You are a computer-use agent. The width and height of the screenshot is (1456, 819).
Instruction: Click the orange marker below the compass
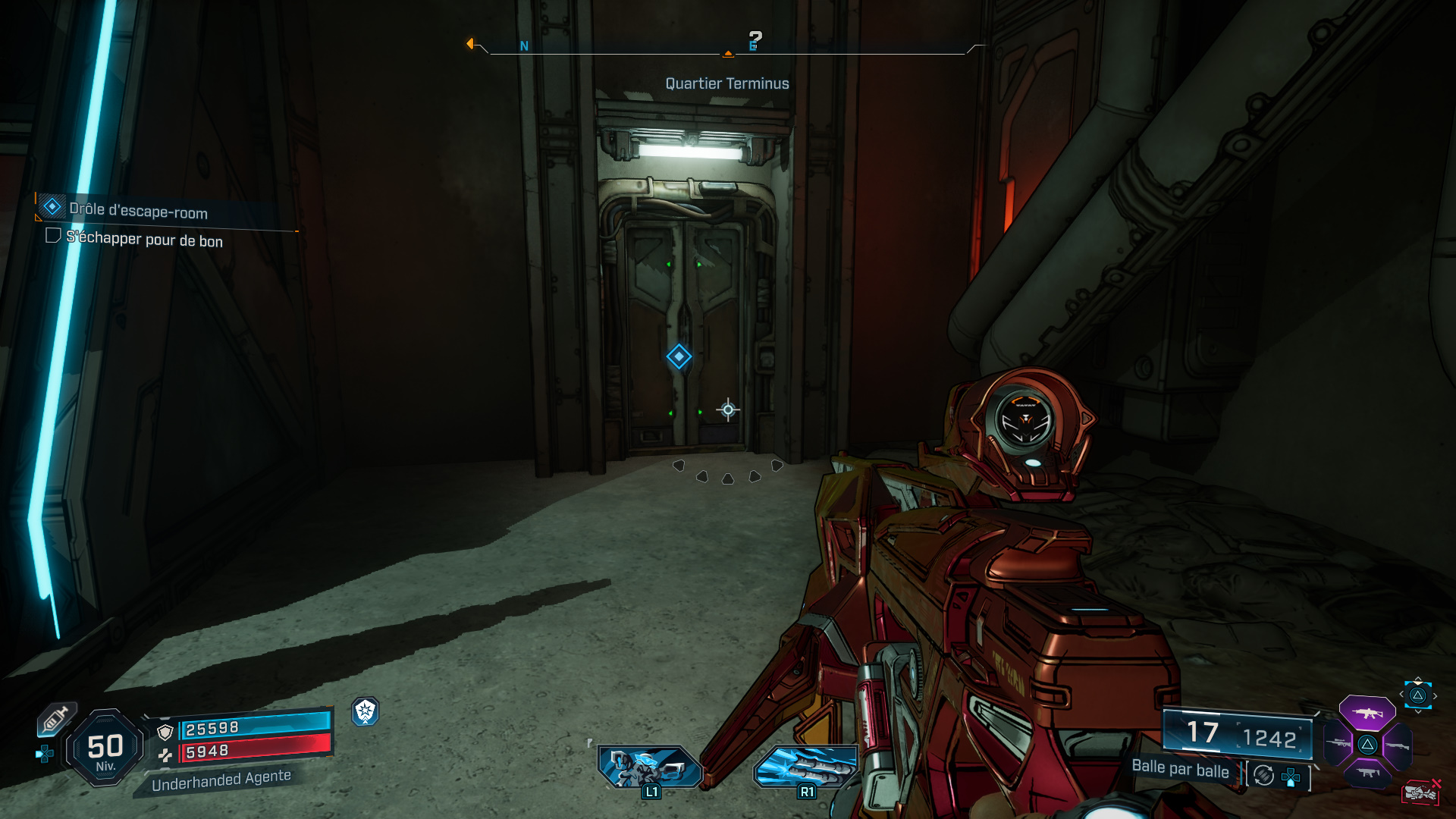tap(727, 54)
